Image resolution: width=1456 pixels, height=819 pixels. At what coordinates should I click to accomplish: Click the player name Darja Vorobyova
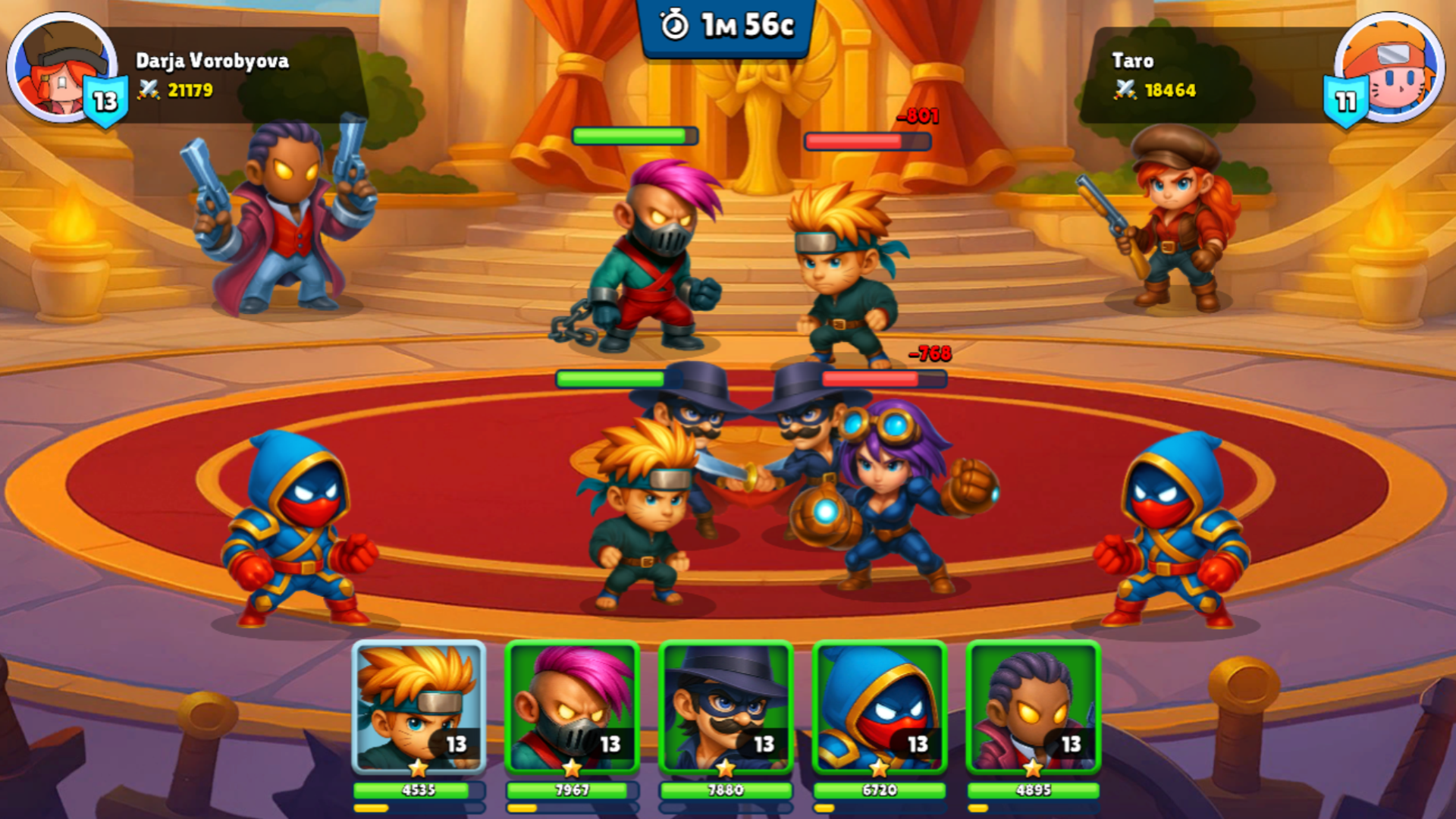coord(214,62)
